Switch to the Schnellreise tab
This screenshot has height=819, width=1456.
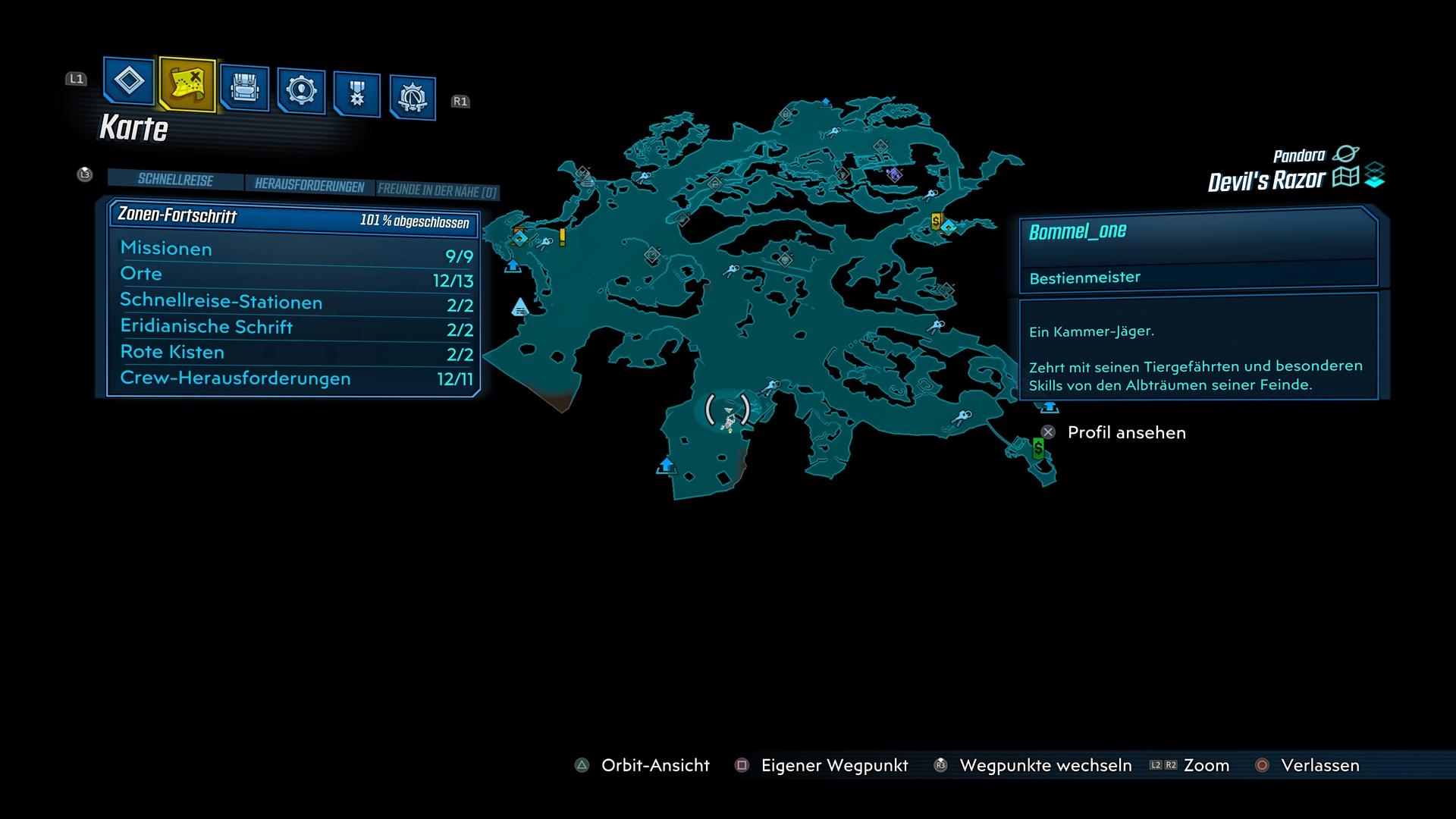(175, 180)
